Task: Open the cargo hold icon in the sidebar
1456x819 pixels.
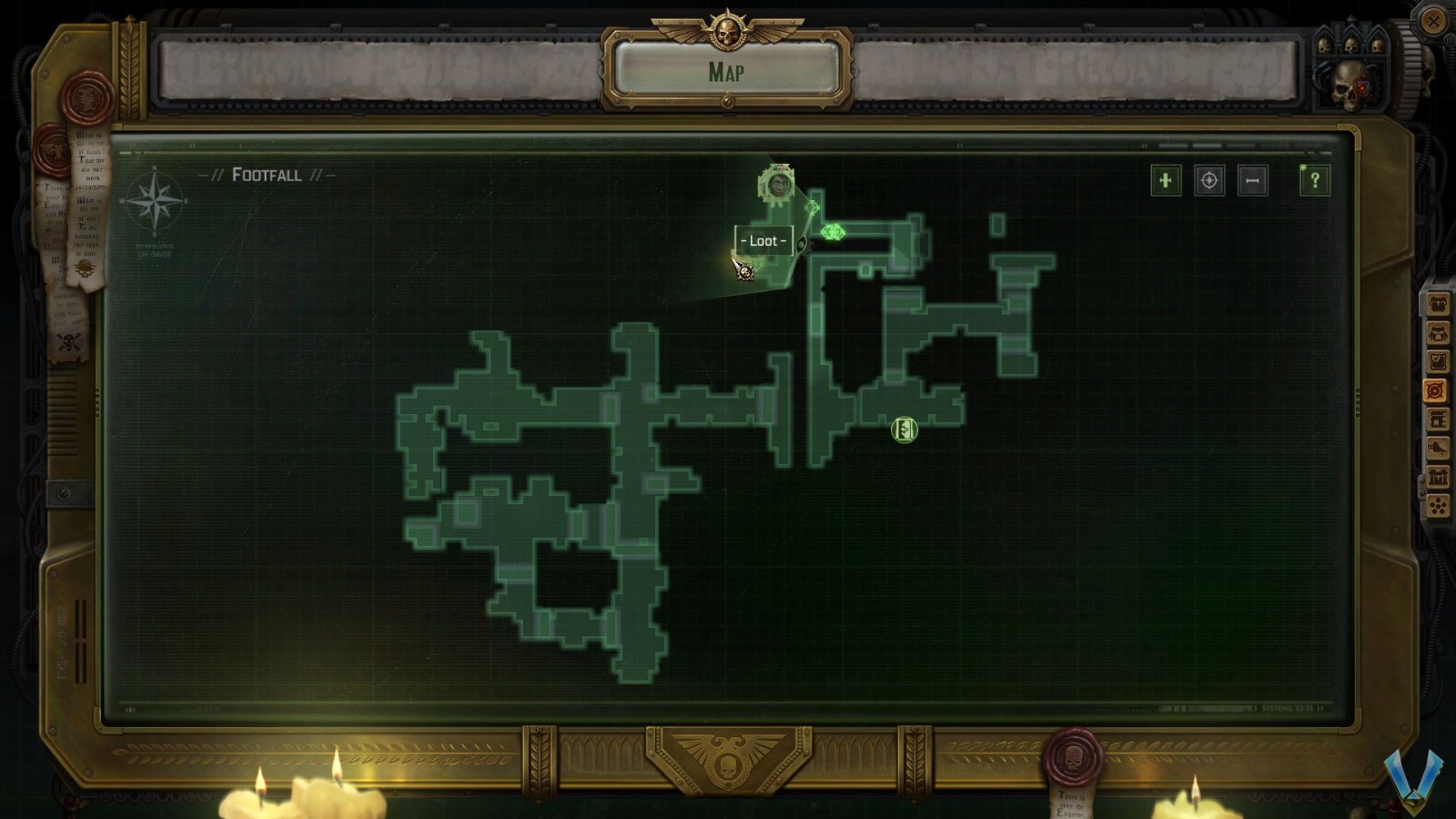Action: tap(1436, 419)
